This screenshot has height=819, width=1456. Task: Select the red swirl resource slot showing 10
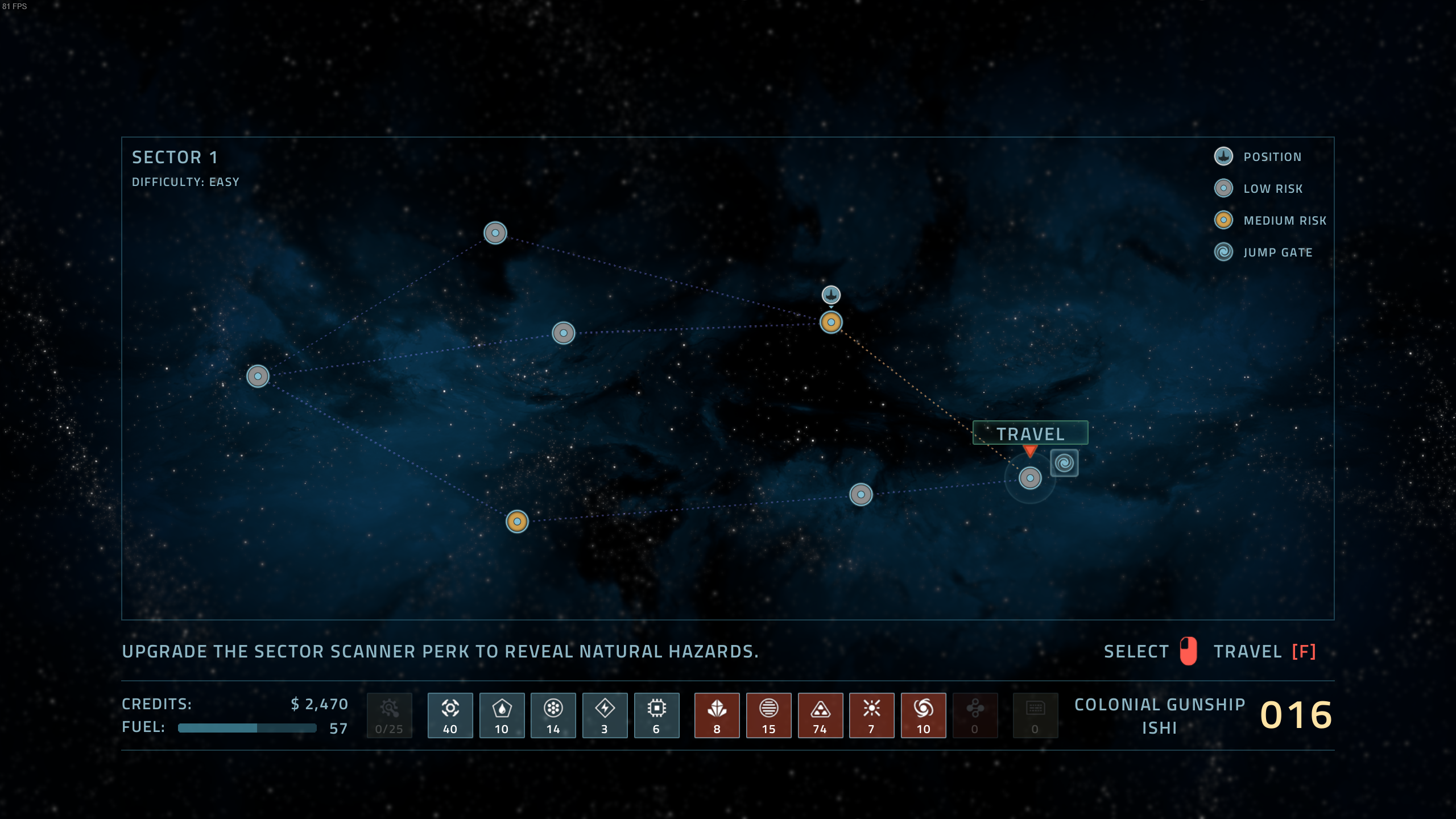click(923, 715)
